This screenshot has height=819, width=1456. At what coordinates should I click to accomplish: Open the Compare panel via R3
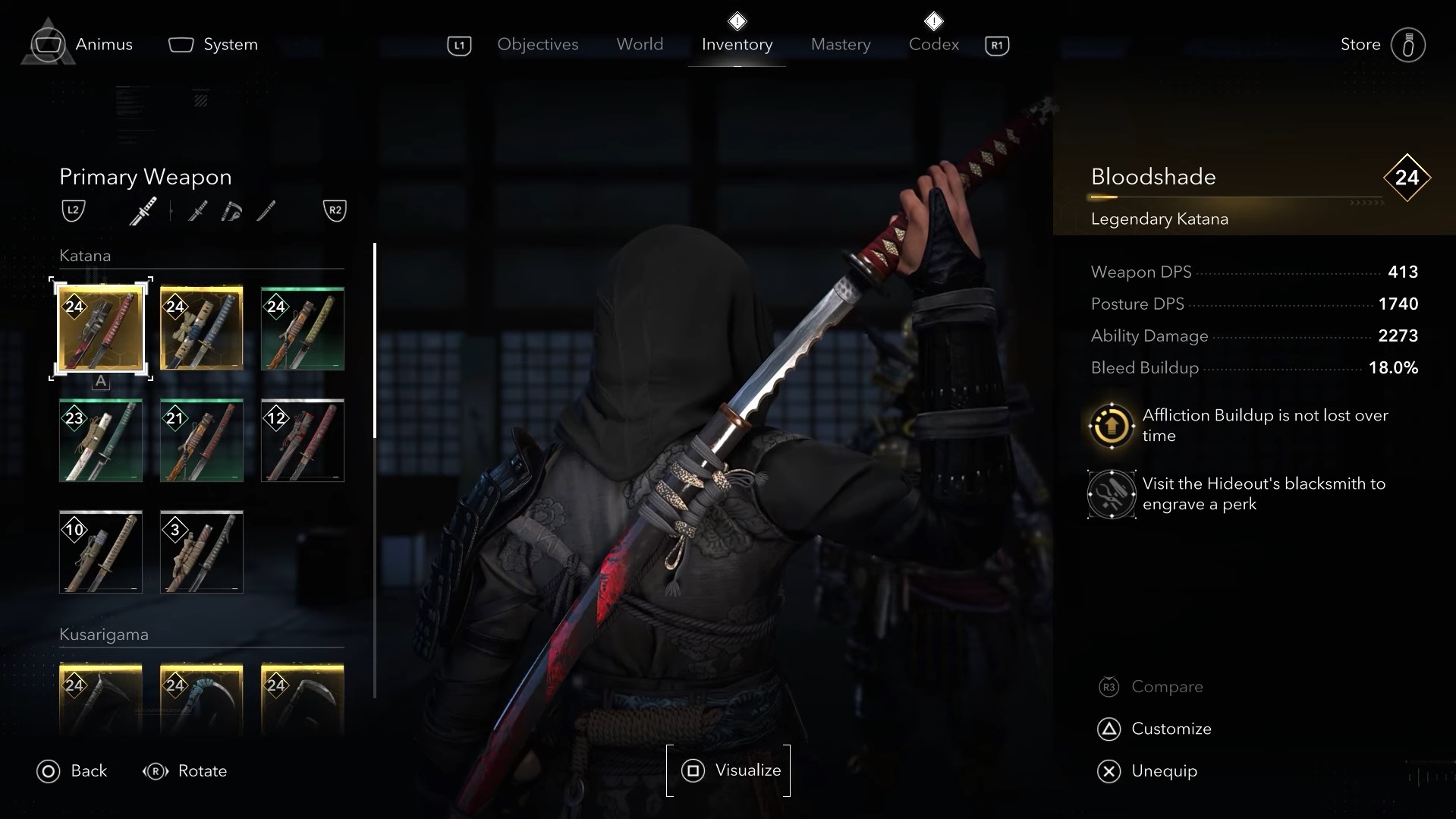click(x=1167, y=686)
